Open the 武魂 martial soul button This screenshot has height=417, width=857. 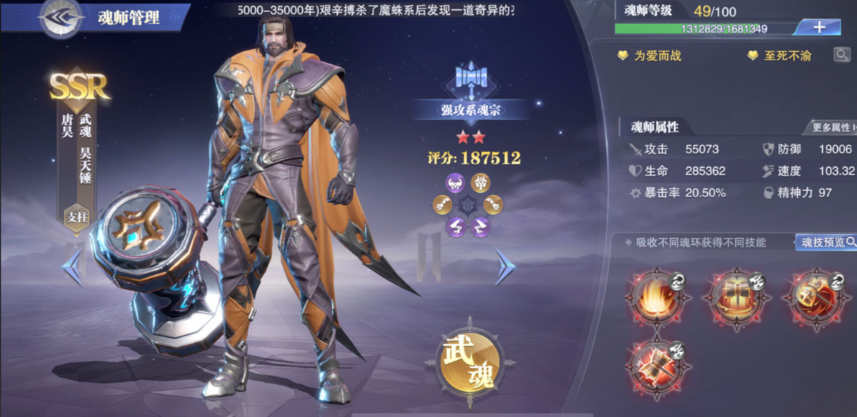tap(468, 360)
